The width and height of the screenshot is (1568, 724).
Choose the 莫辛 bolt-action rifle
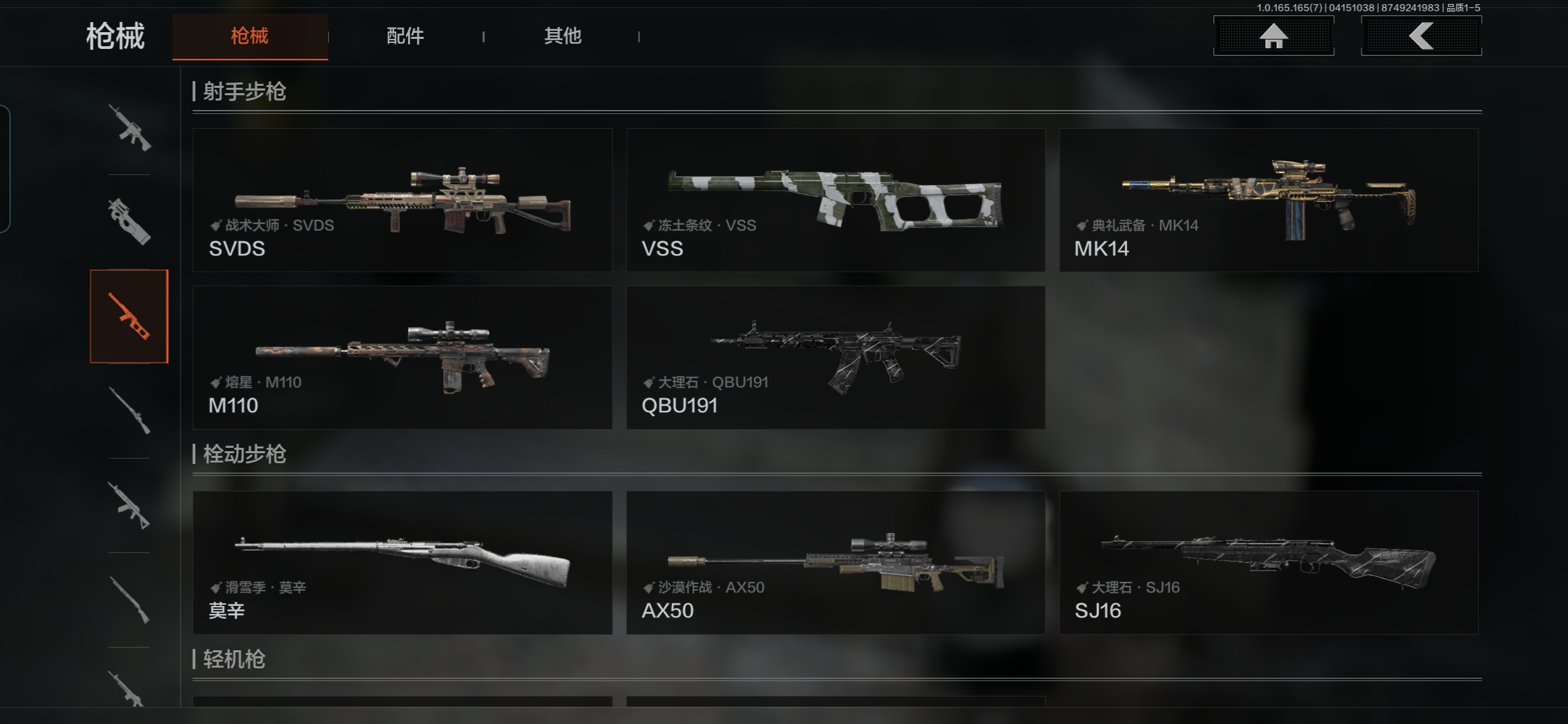pos(402,562)
